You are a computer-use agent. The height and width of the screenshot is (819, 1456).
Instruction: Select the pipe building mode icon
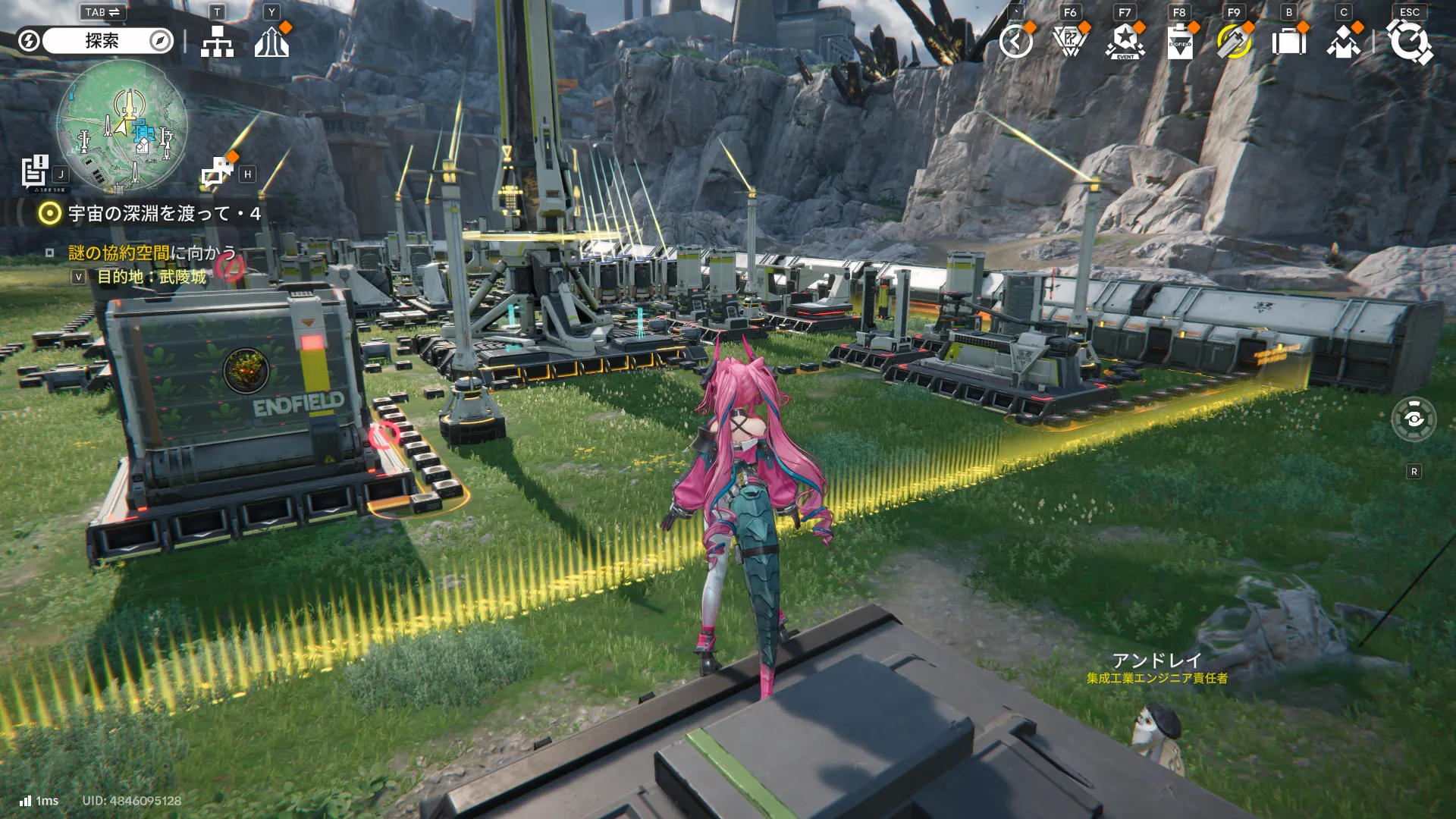coord(218,171)
